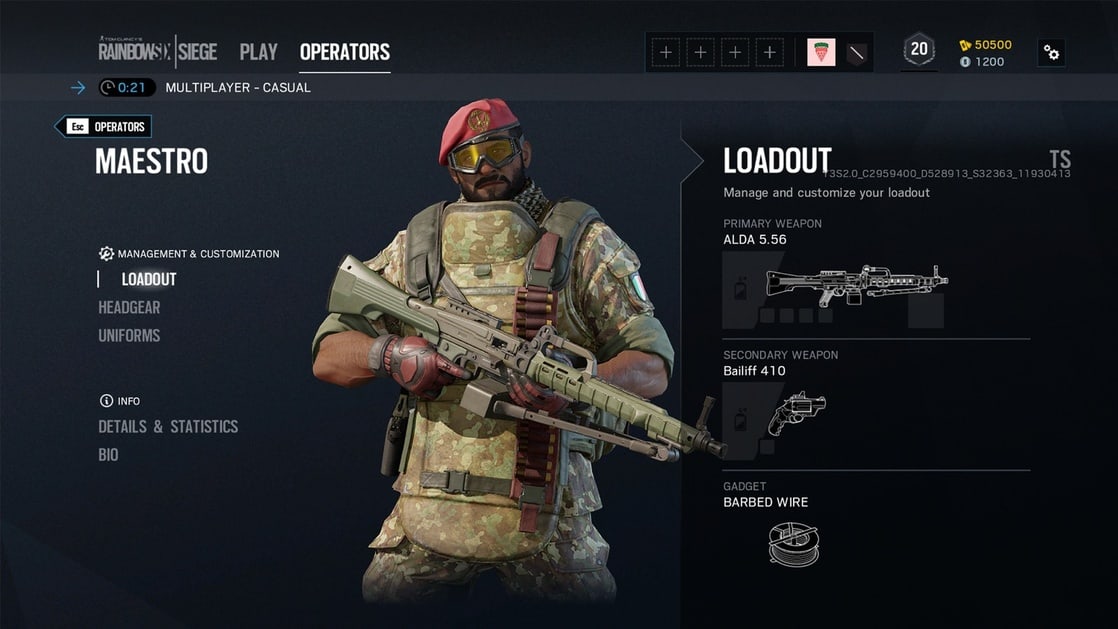Open the Loadout menu entry
This screenshot has width=1118, height=629.
(x=149, y=280)
